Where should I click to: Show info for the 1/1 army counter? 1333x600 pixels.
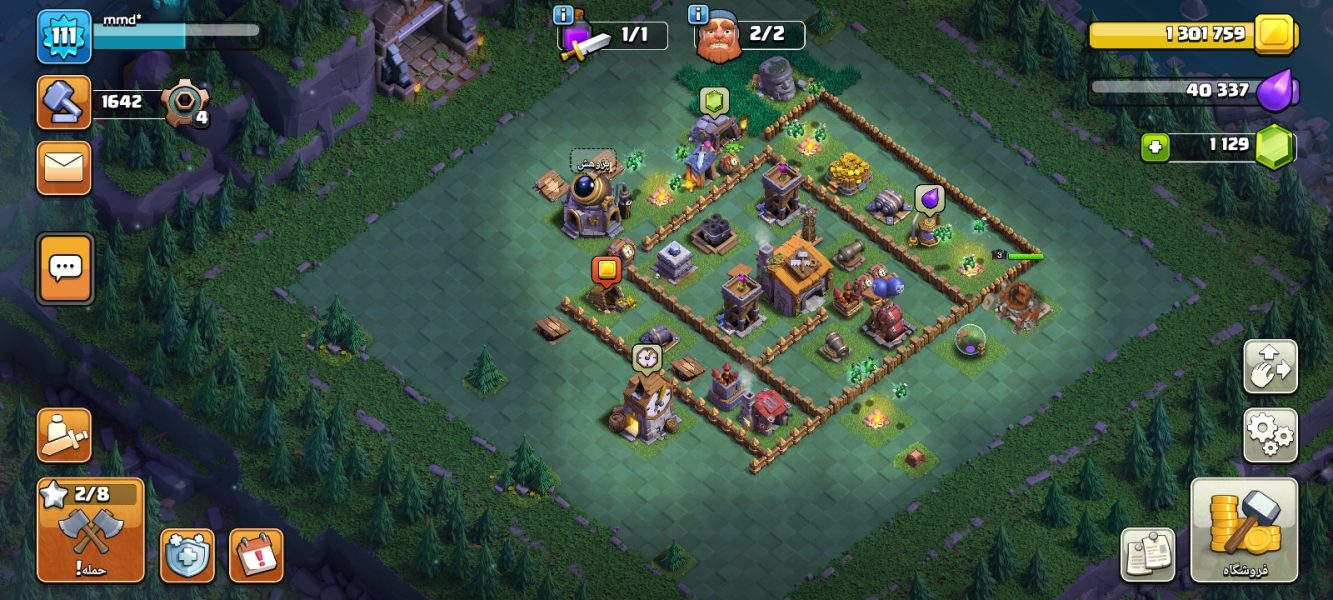563,15
